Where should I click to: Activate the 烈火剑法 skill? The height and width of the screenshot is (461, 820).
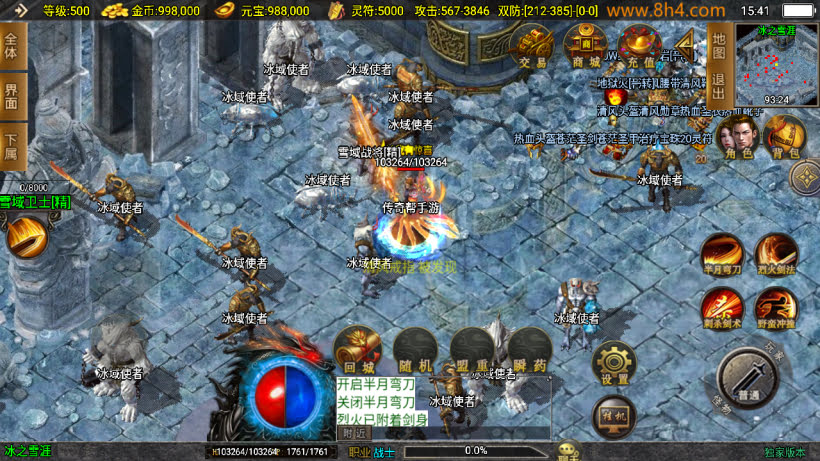coord(775,254)
